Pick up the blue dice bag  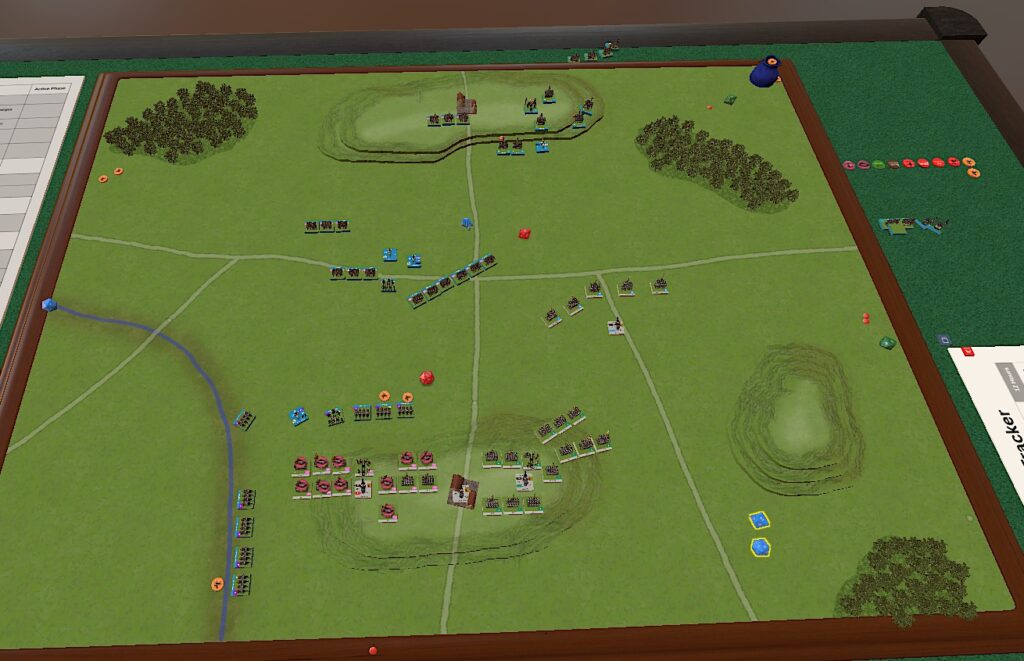coord(767,71)
